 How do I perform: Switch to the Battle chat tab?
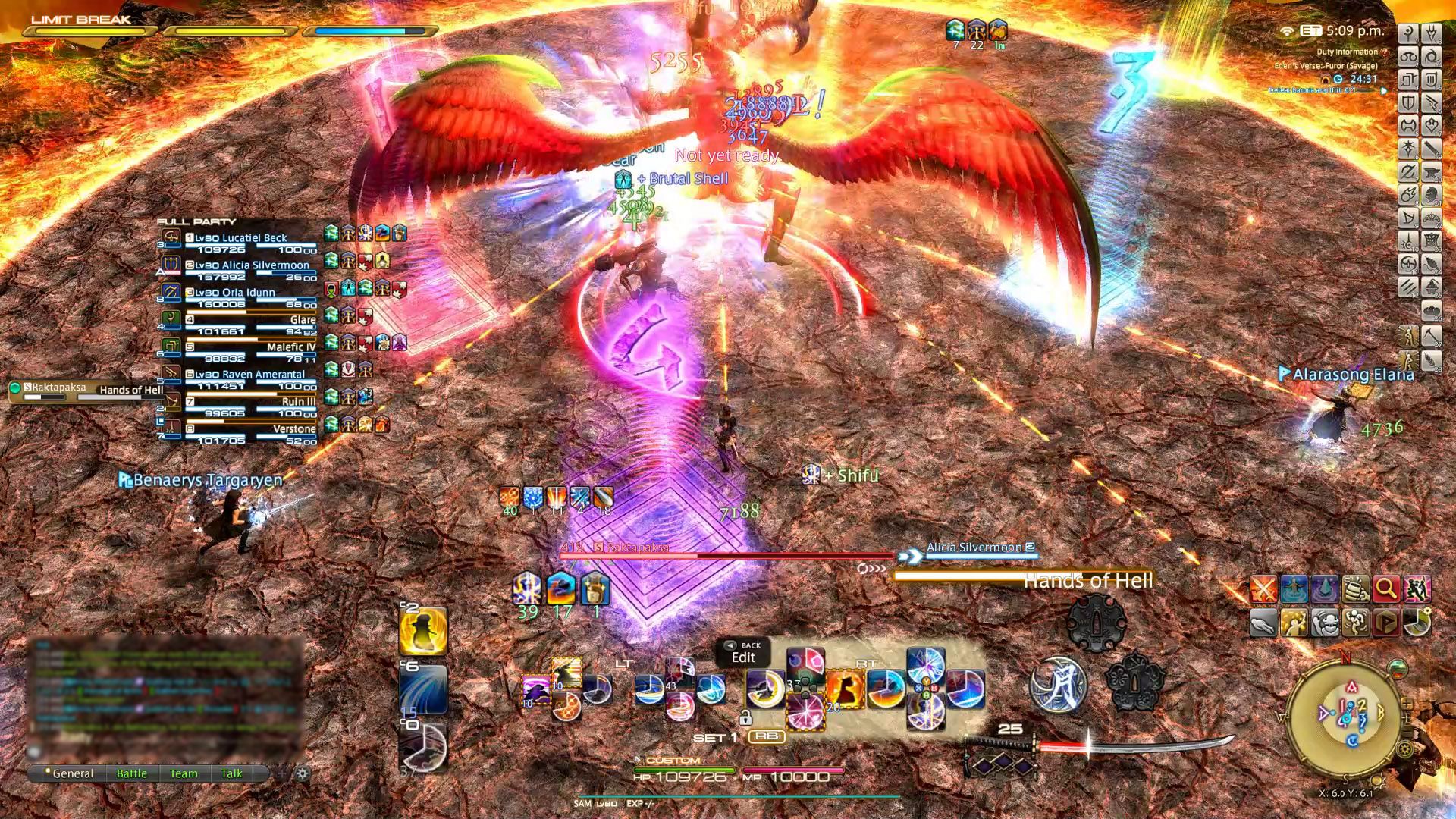[133, 773]
